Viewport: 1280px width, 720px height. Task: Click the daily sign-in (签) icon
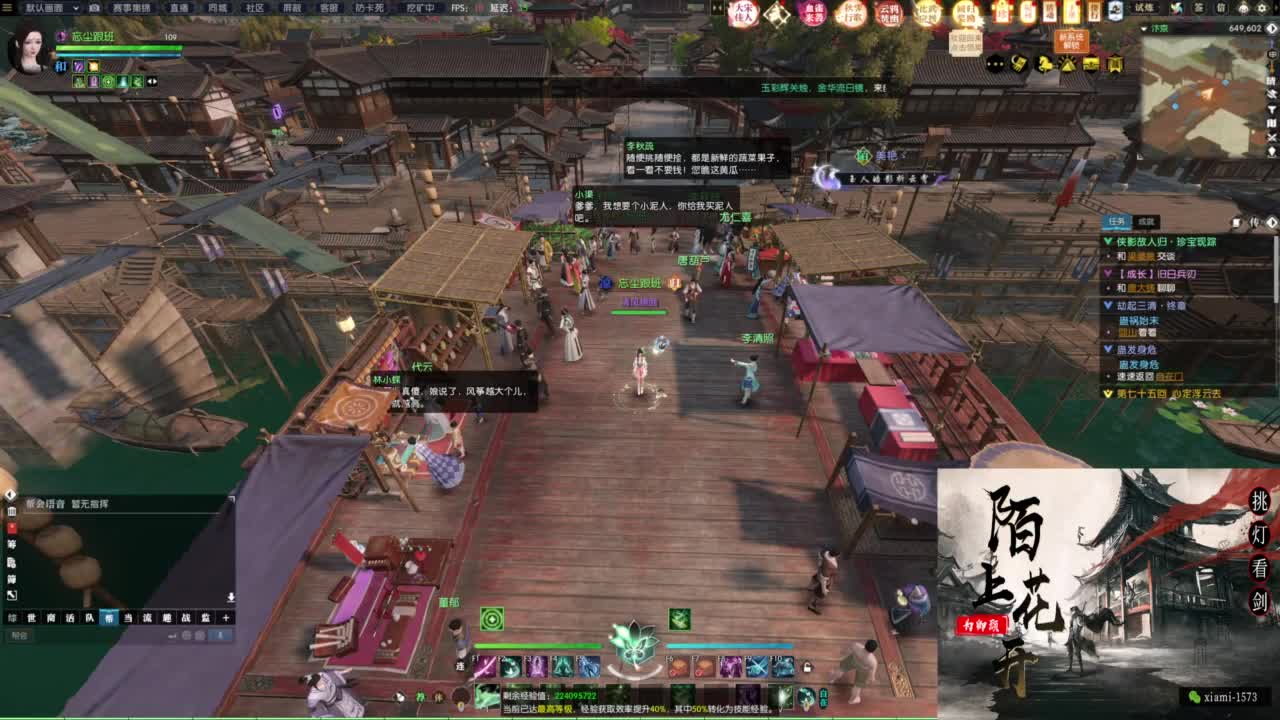pyautogui.click(x=1199, y=9)
